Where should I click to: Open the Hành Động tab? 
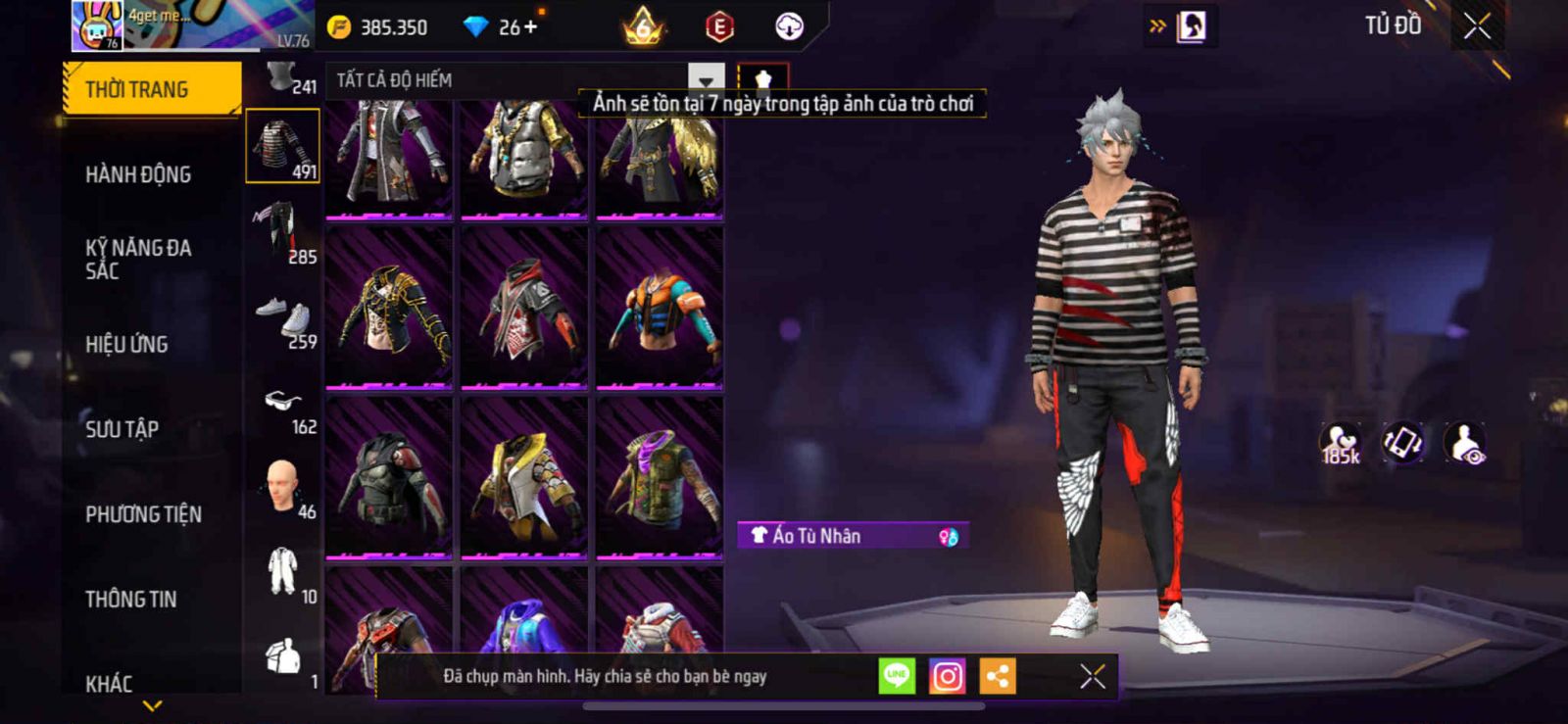138,174
